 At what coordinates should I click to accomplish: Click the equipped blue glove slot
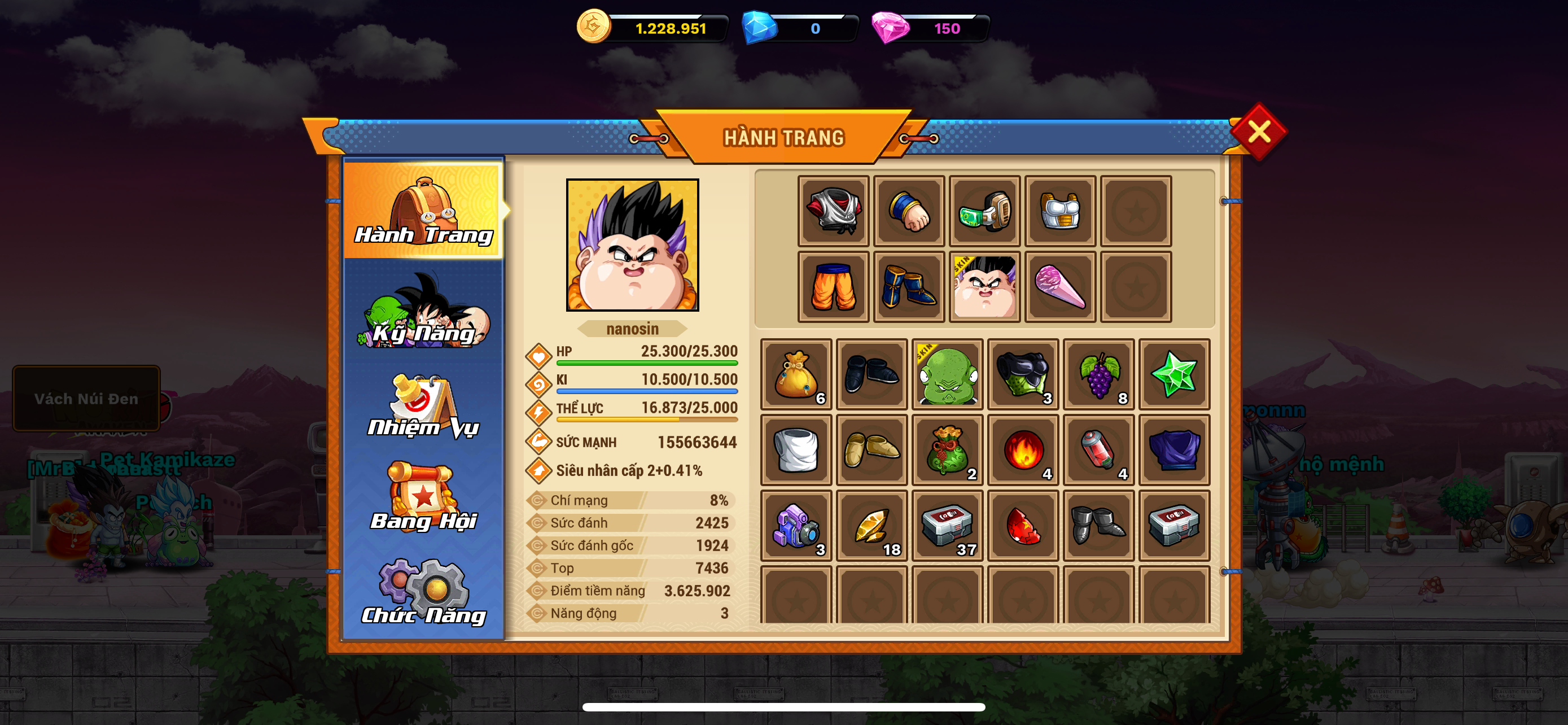click(909, 211)
